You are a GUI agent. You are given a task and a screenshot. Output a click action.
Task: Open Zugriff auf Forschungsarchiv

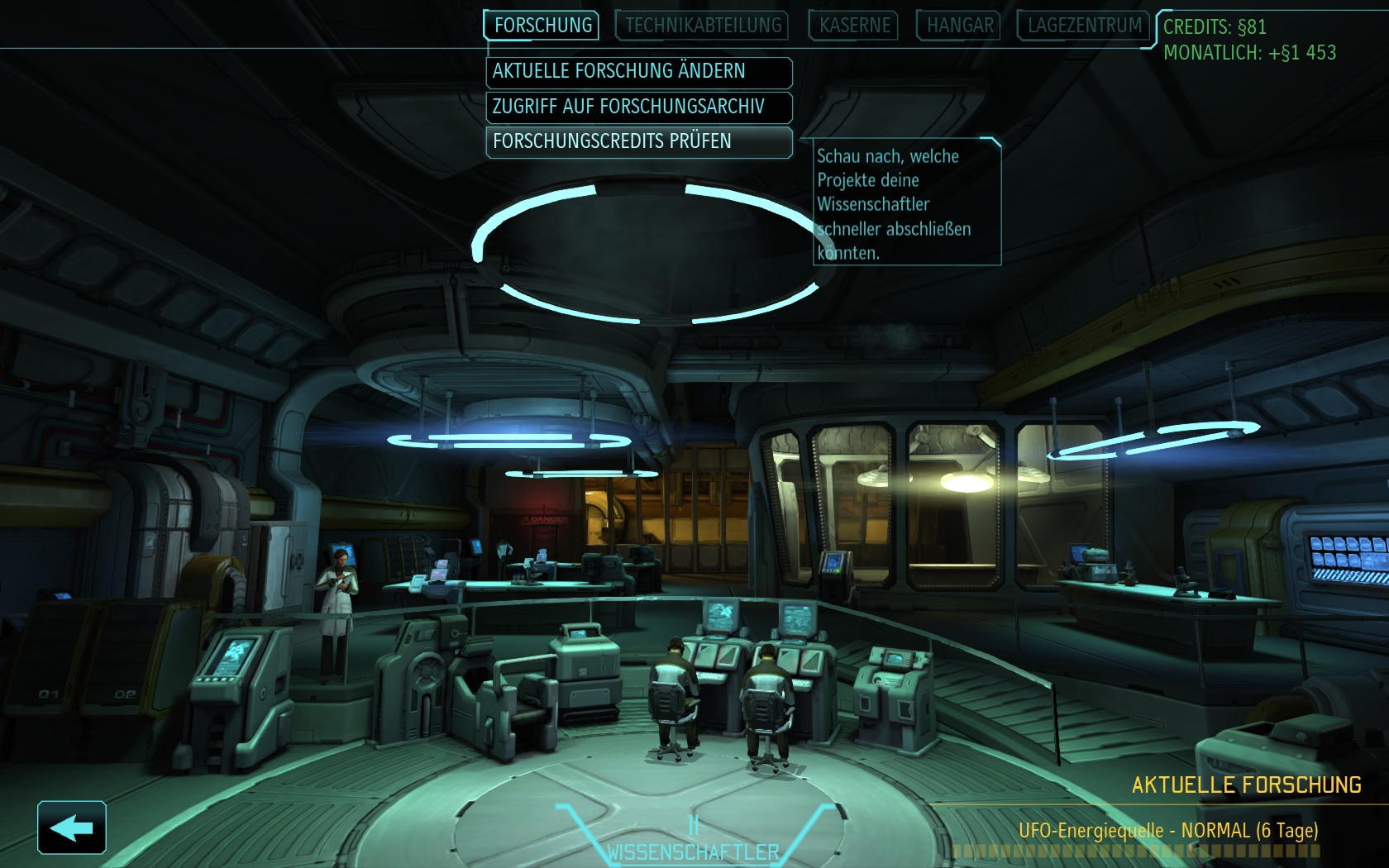pos(638,107)
